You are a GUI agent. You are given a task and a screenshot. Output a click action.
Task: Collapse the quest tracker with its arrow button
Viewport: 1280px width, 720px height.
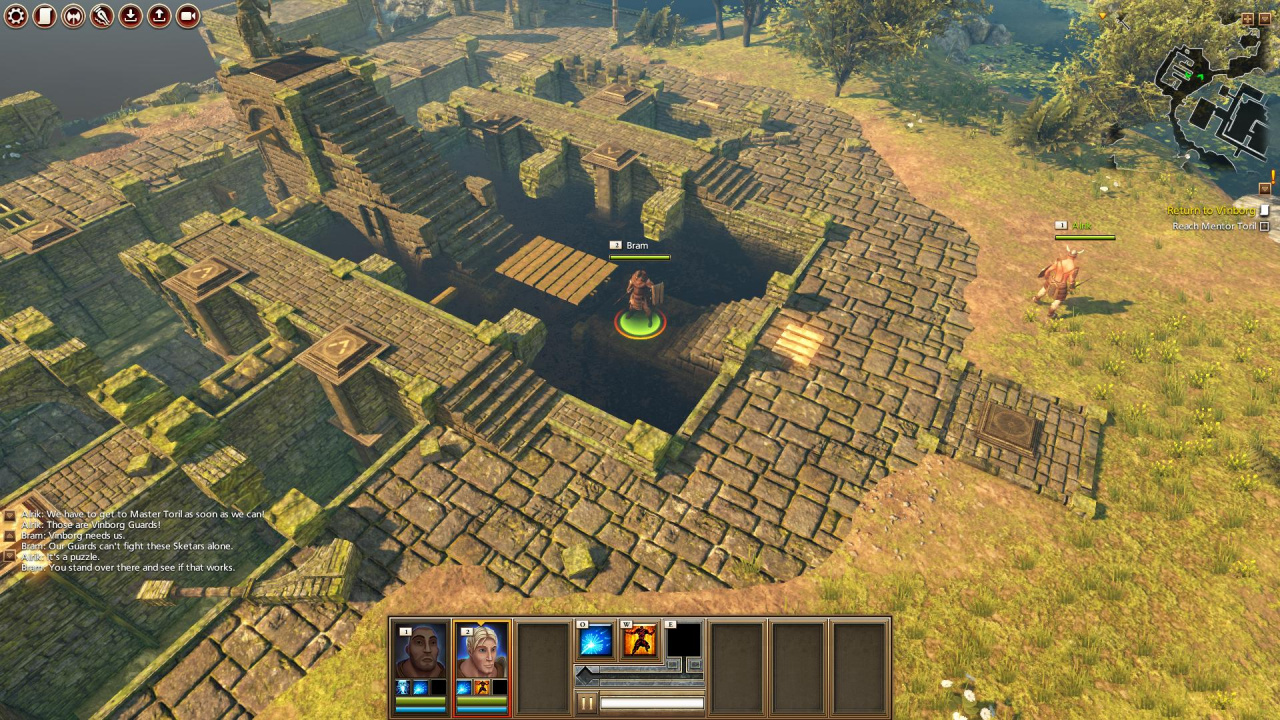(1265, 188)
